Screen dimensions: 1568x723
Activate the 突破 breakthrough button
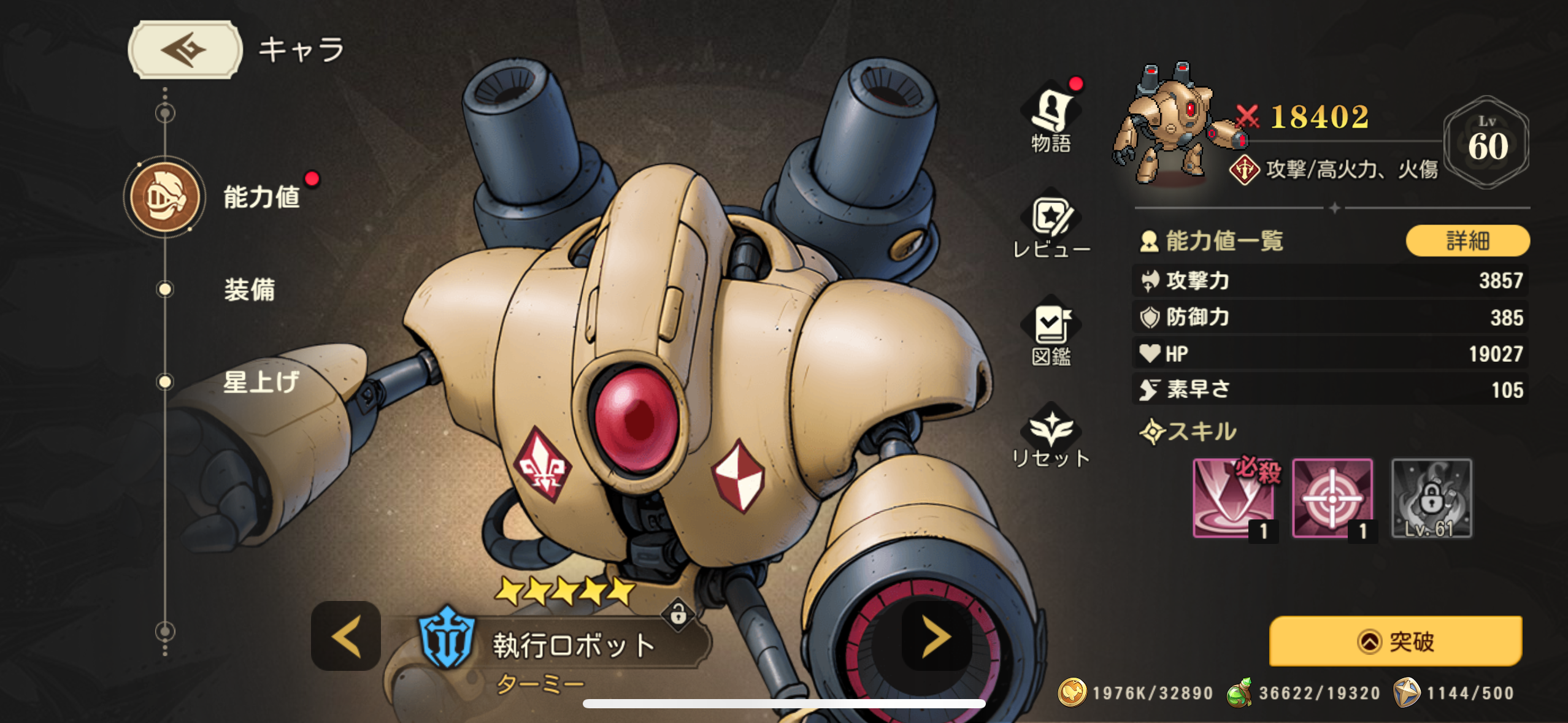(x=1396, y=641)
